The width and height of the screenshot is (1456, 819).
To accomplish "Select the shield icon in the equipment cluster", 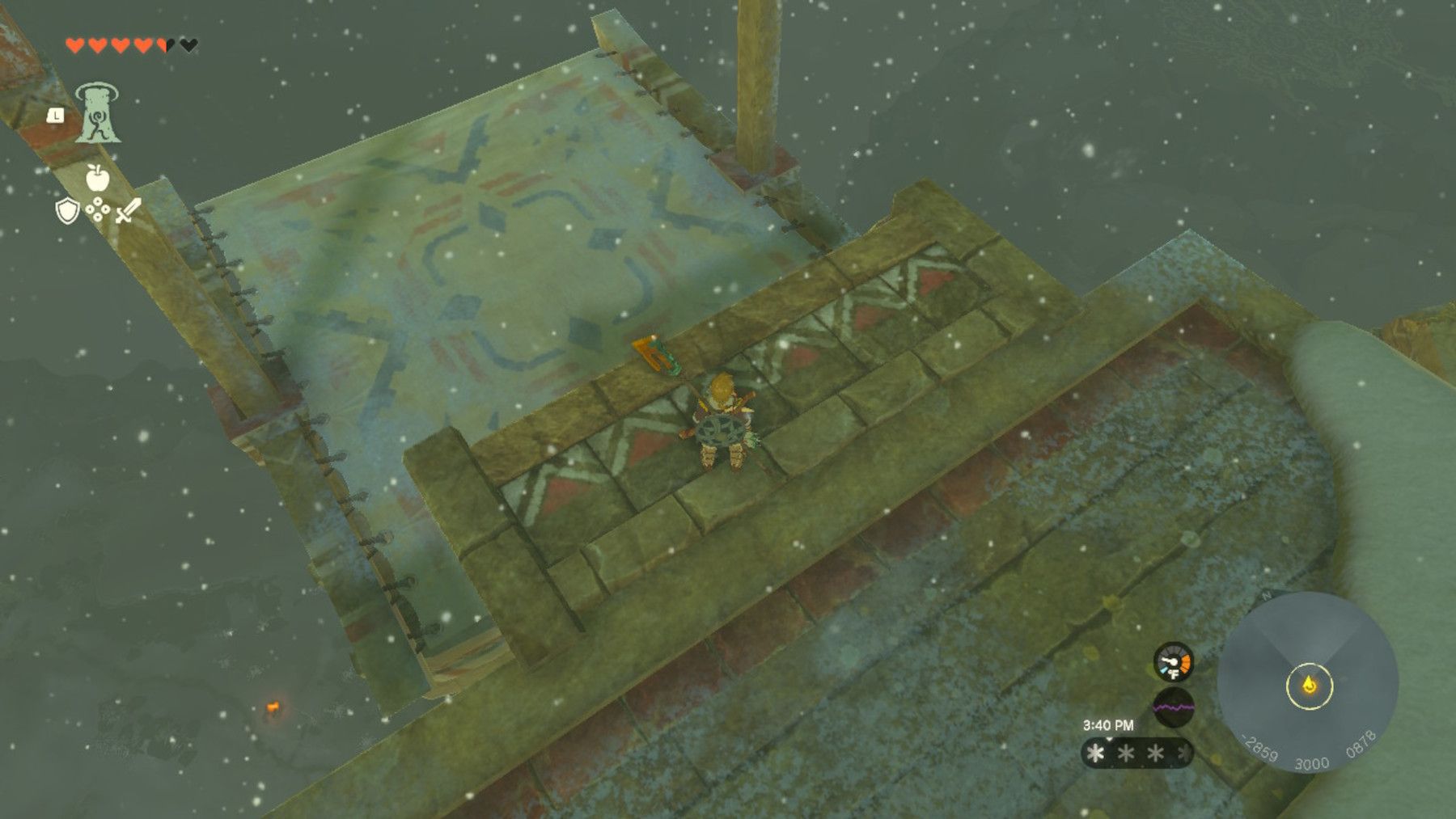I will tap(66, 211).
